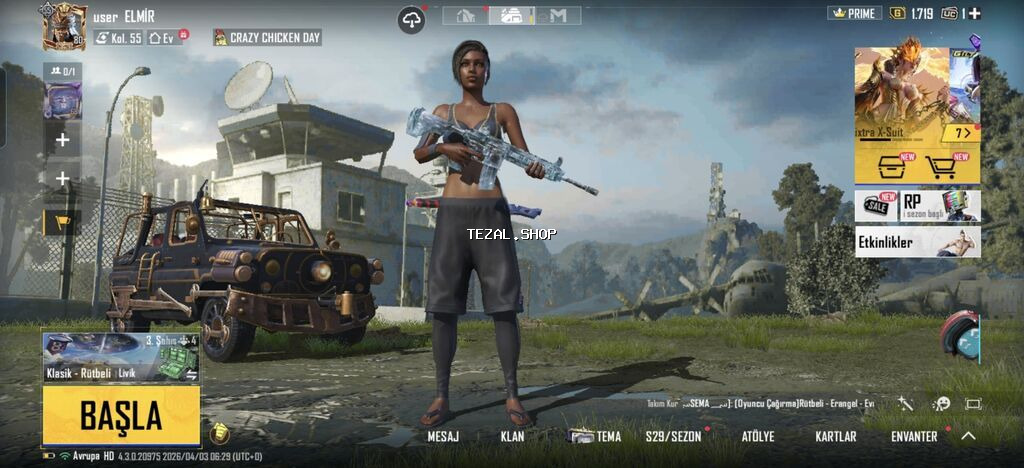Add UC currency with the plus button
This screenshot has height=468, width=1024.
(x=975, y=13)
